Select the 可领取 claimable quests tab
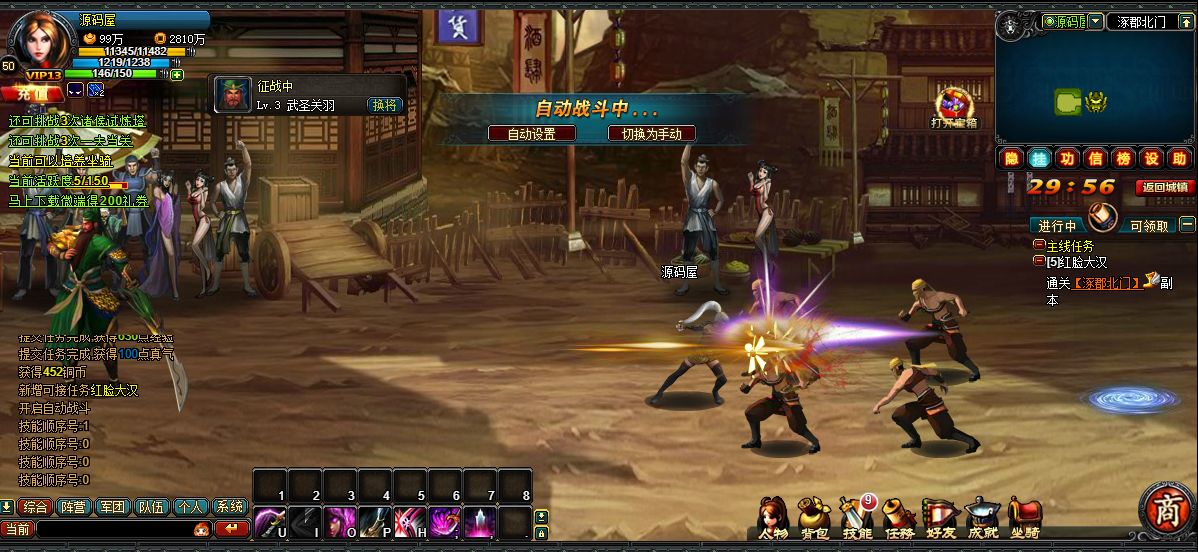 coord(1149,226)
